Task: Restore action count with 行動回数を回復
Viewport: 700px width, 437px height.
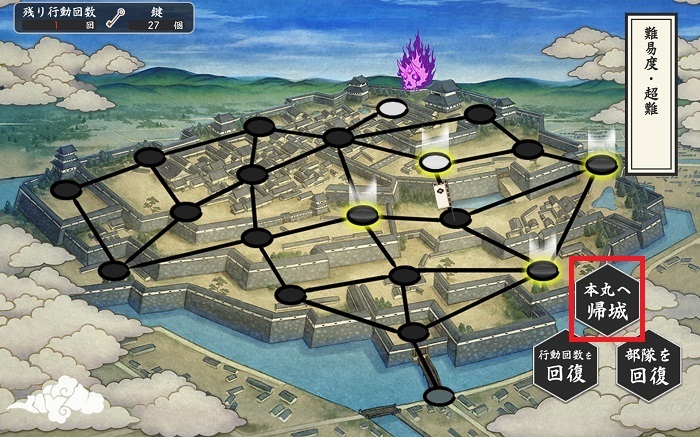Action: pos(566,366)
